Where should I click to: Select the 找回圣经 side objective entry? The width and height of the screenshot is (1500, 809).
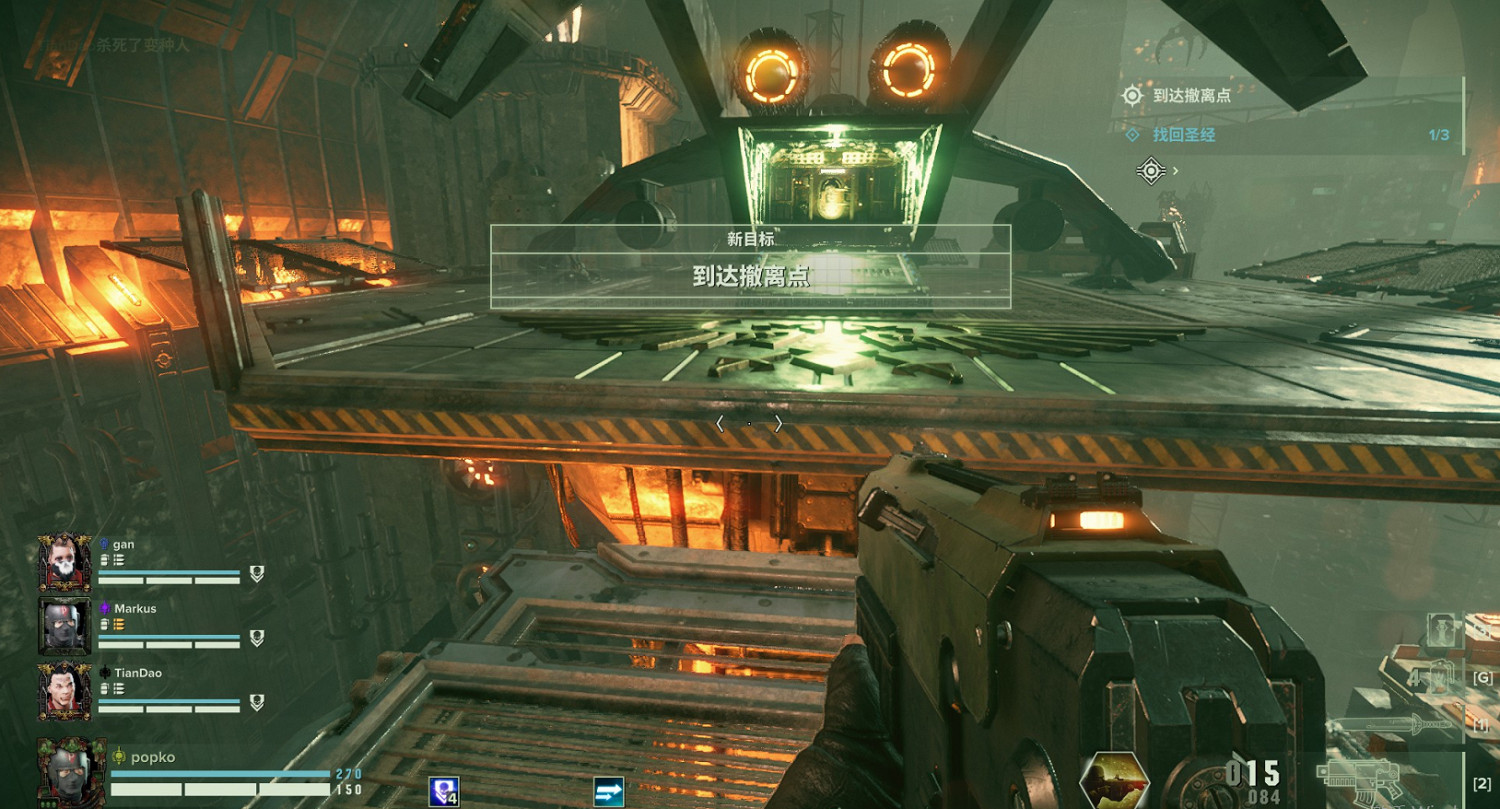pyautogui.click(x=1184, y=135)
